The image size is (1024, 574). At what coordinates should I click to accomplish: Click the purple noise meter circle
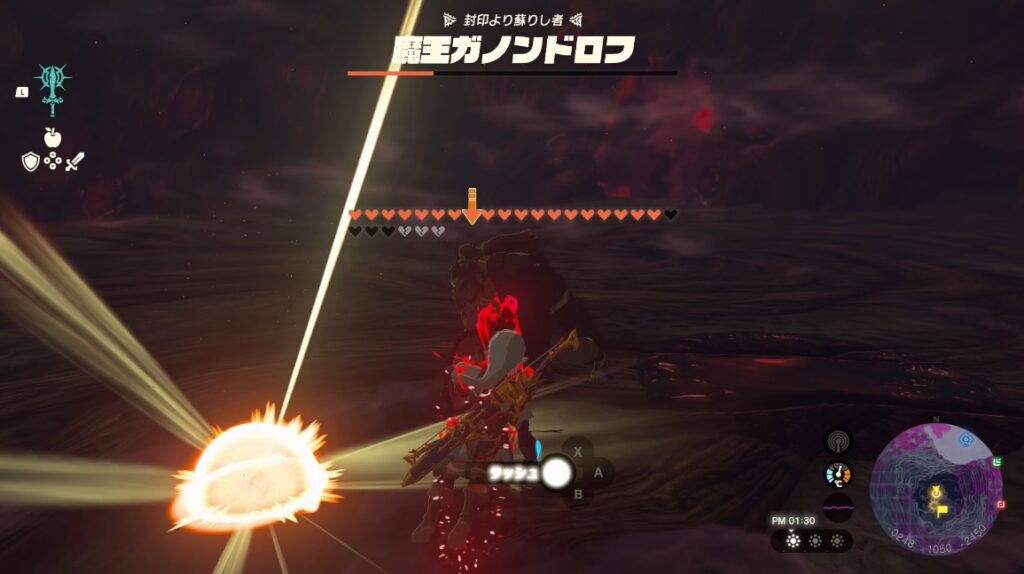click(838, 508)
